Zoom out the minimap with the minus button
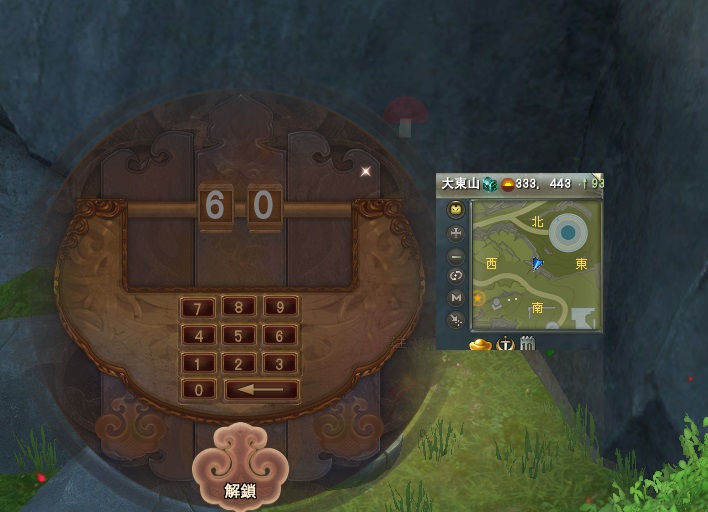 pos(456,255)
